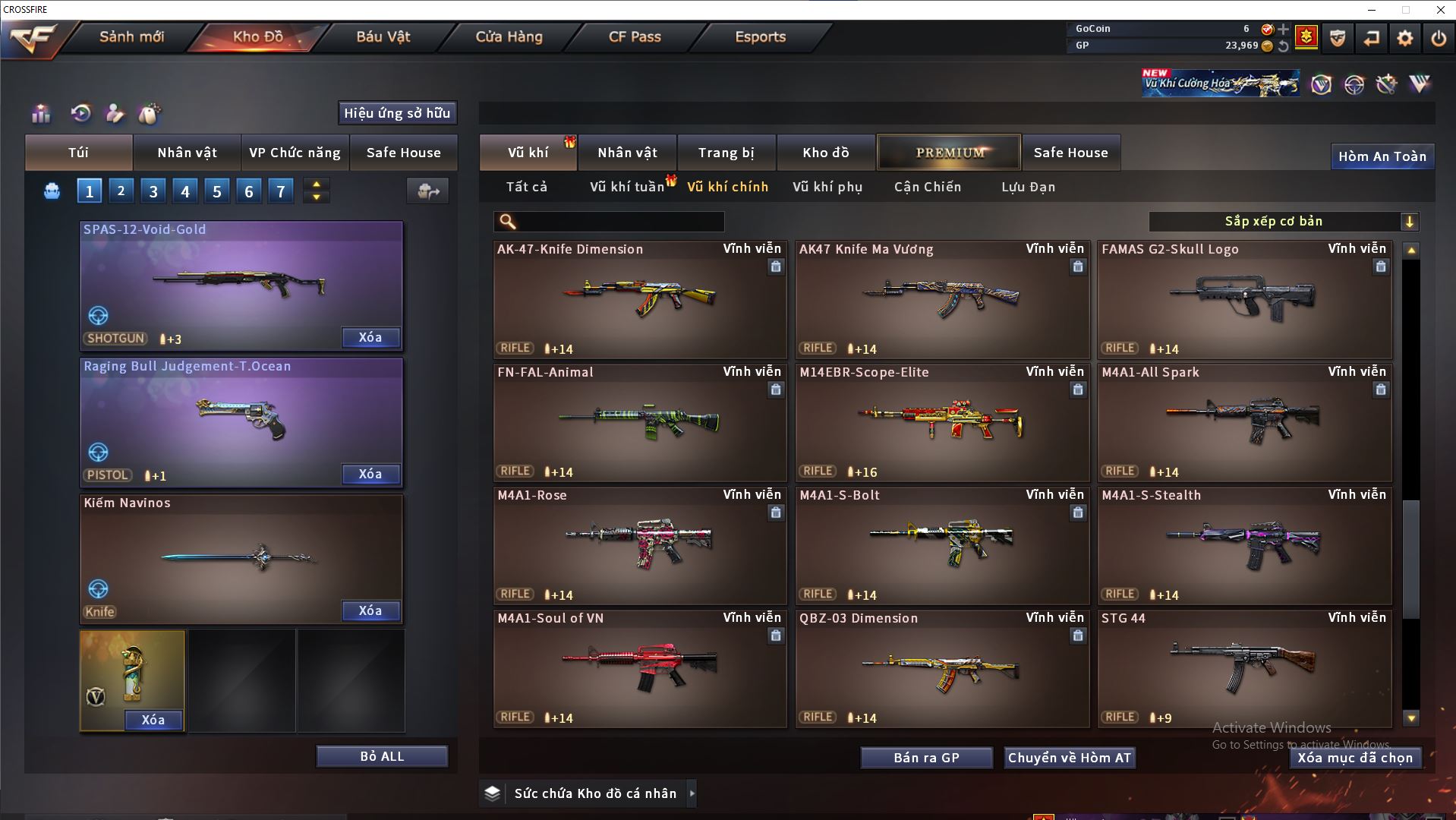Filter by Cận Chiến weapons
This screenshot has width=1456, height=820.
pyautogui.click(x=927, y=187)
